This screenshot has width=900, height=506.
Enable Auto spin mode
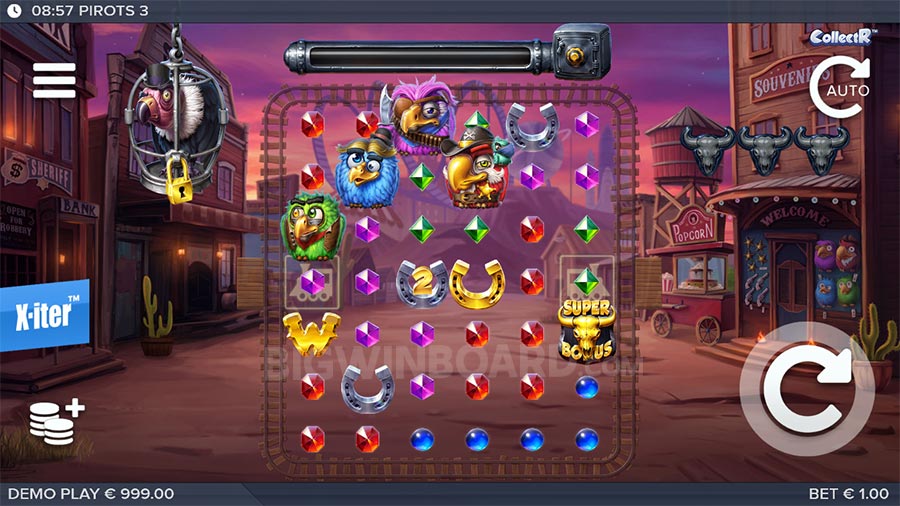click(x=839, y=88)
